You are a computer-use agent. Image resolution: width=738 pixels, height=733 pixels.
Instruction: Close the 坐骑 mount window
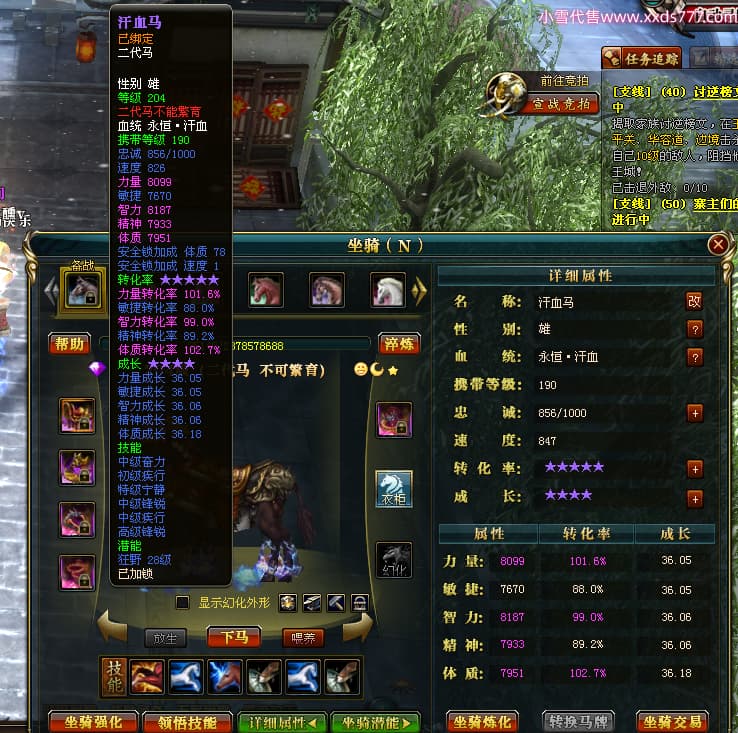[x=717, y=244]
